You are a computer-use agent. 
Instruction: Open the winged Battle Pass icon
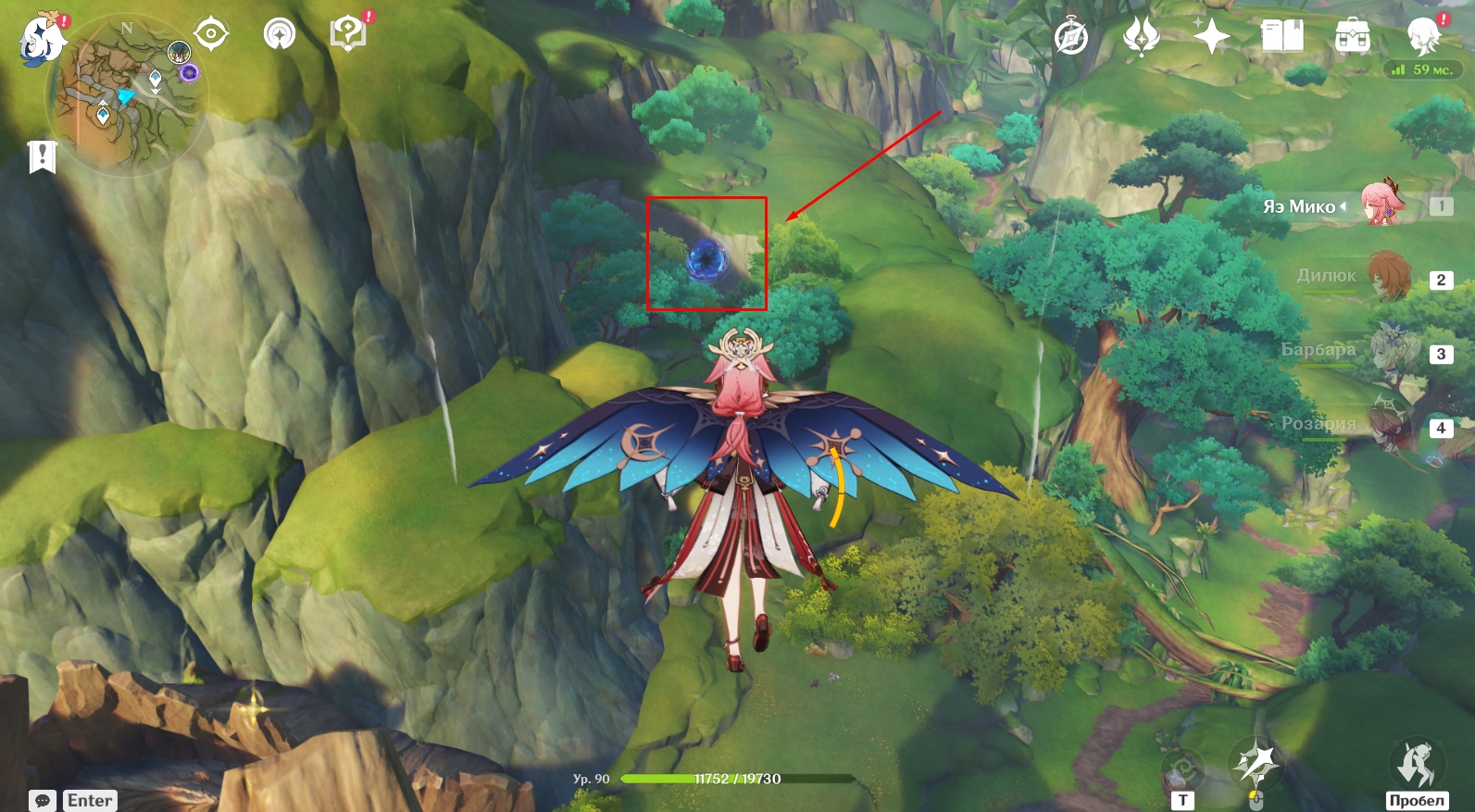(x=1141, y=37)
